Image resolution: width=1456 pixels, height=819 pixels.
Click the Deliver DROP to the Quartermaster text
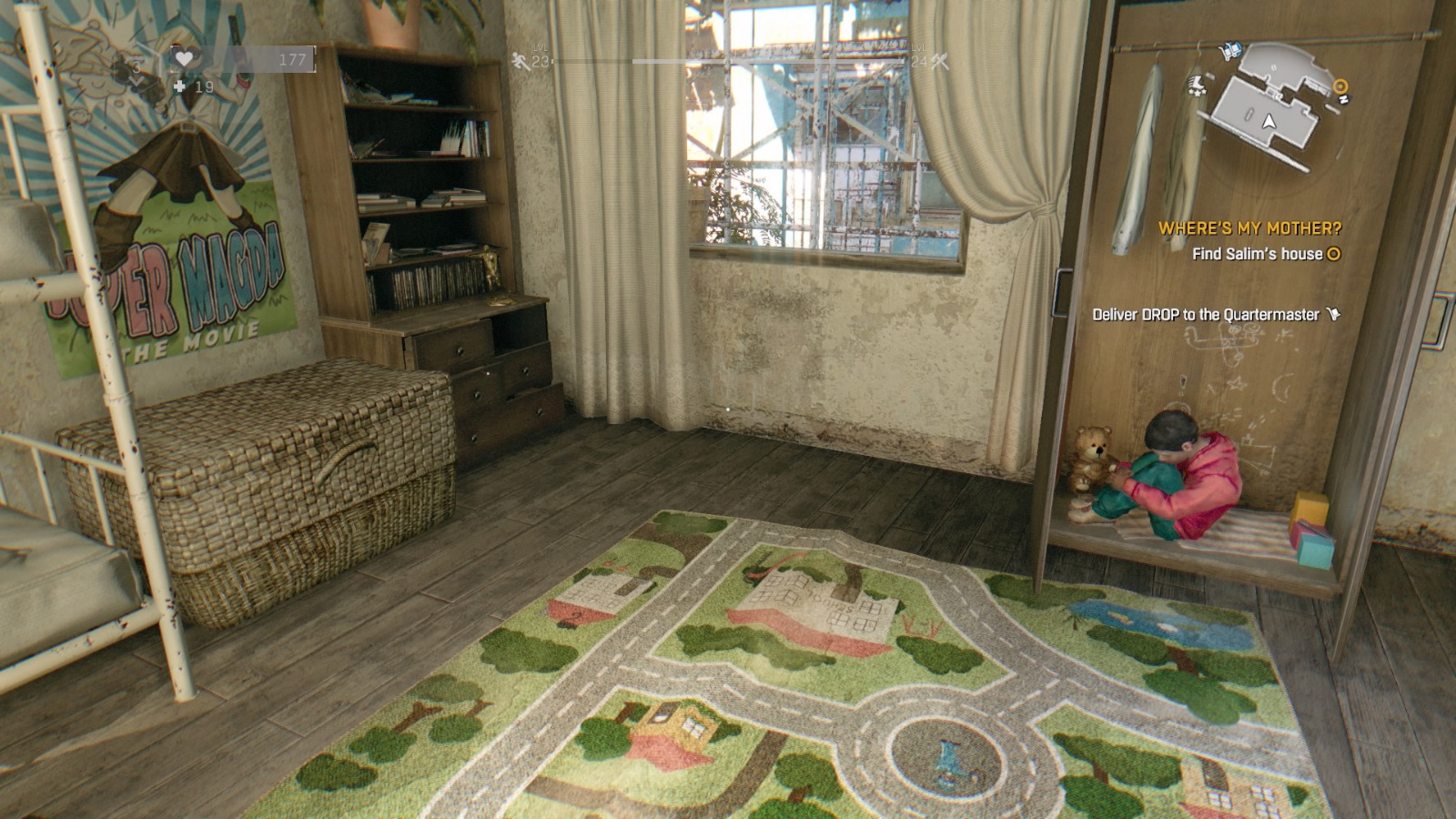click(x=1207, y=311)
